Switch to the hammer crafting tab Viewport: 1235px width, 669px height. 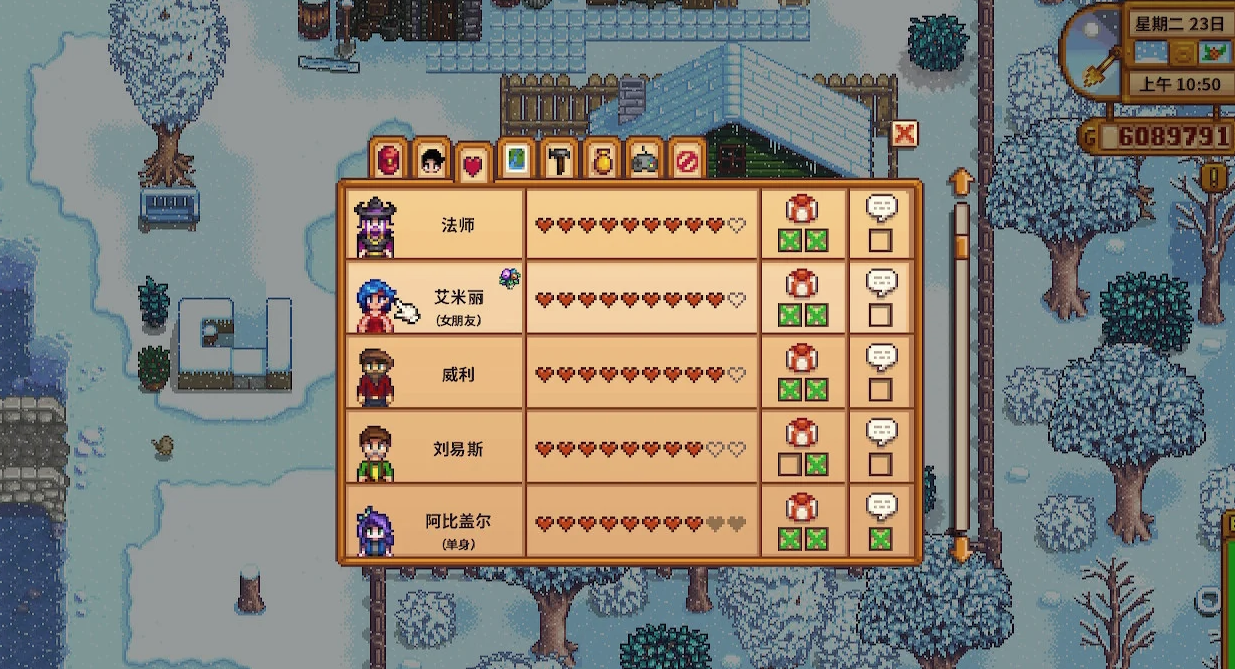click(559, 160)
